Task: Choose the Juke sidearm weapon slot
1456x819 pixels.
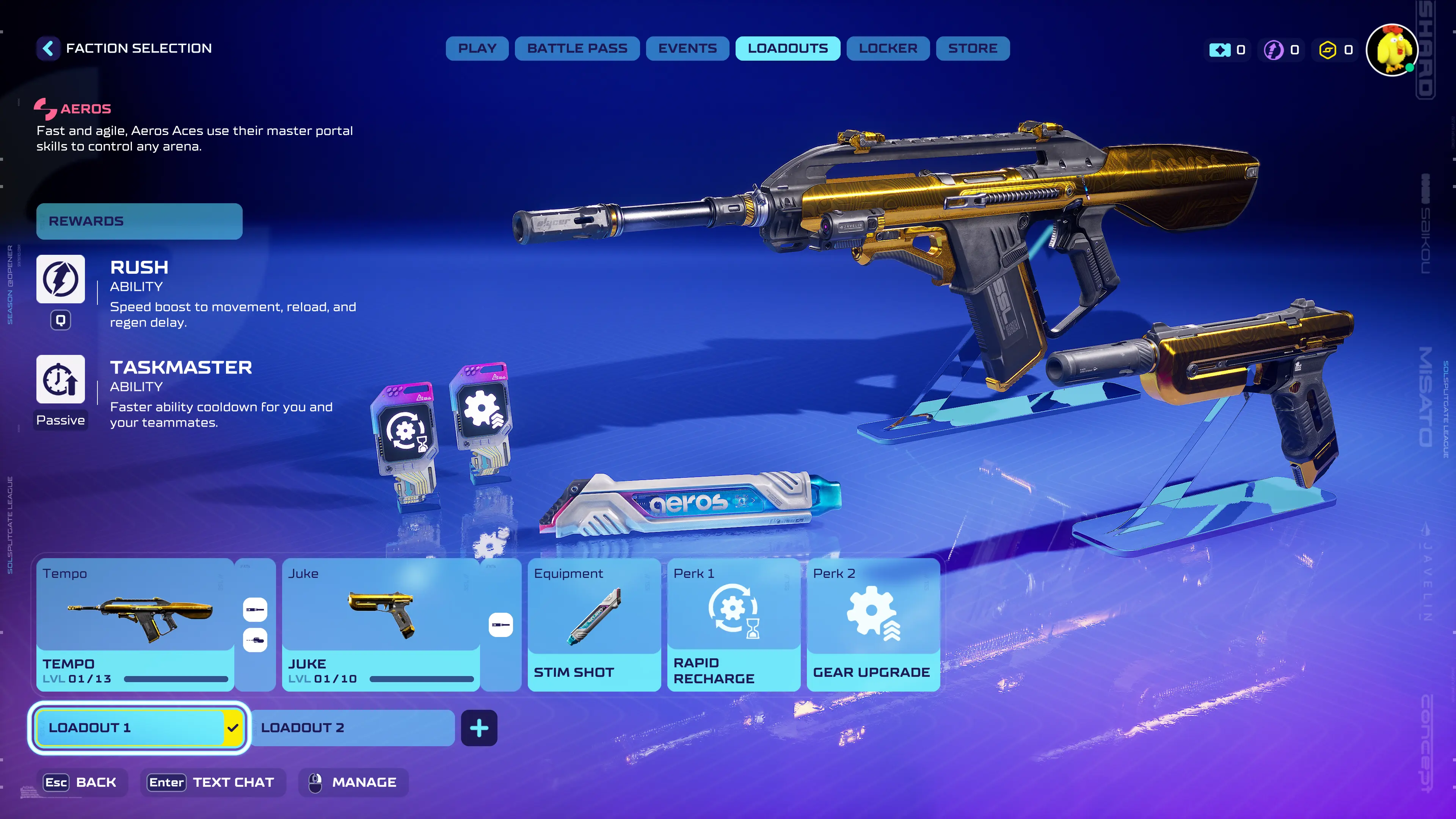Action: point(380,624)
